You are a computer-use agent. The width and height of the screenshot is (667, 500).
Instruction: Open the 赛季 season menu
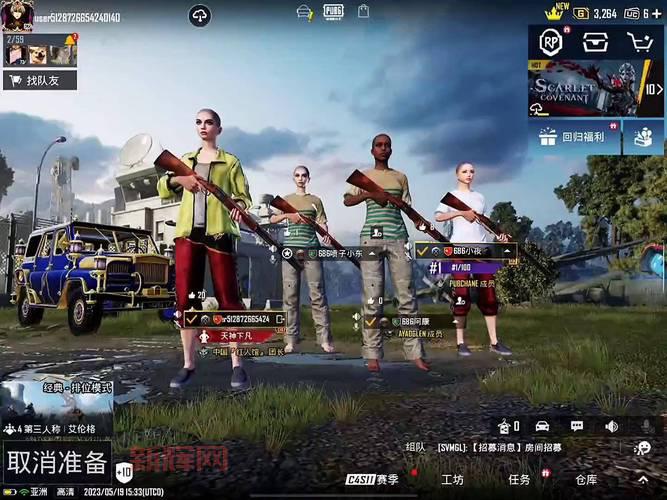(372, 479)
